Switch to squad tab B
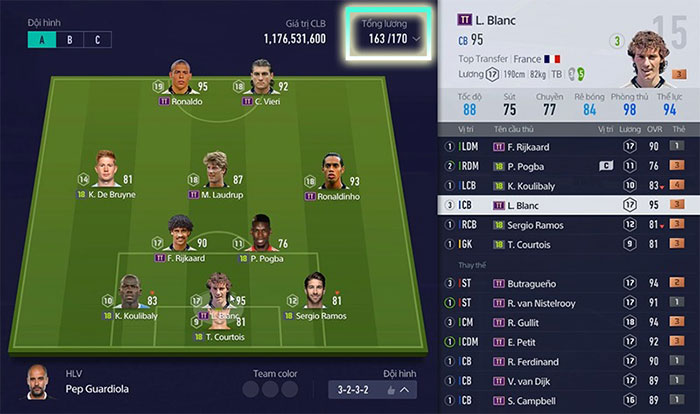 coord(69,40)
